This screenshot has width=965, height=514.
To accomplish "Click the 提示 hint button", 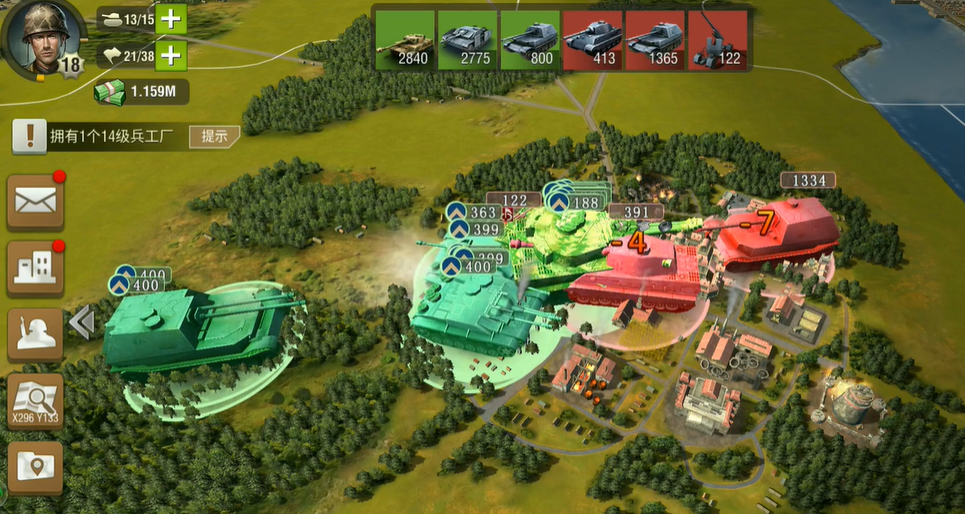I will click(214, 136).
